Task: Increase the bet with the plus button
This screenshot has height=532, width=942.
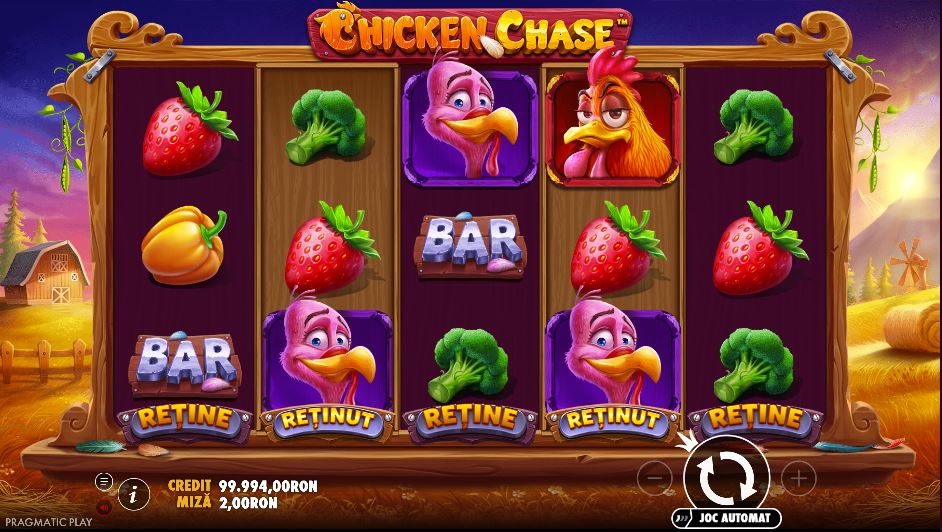Action: point(797,478)
